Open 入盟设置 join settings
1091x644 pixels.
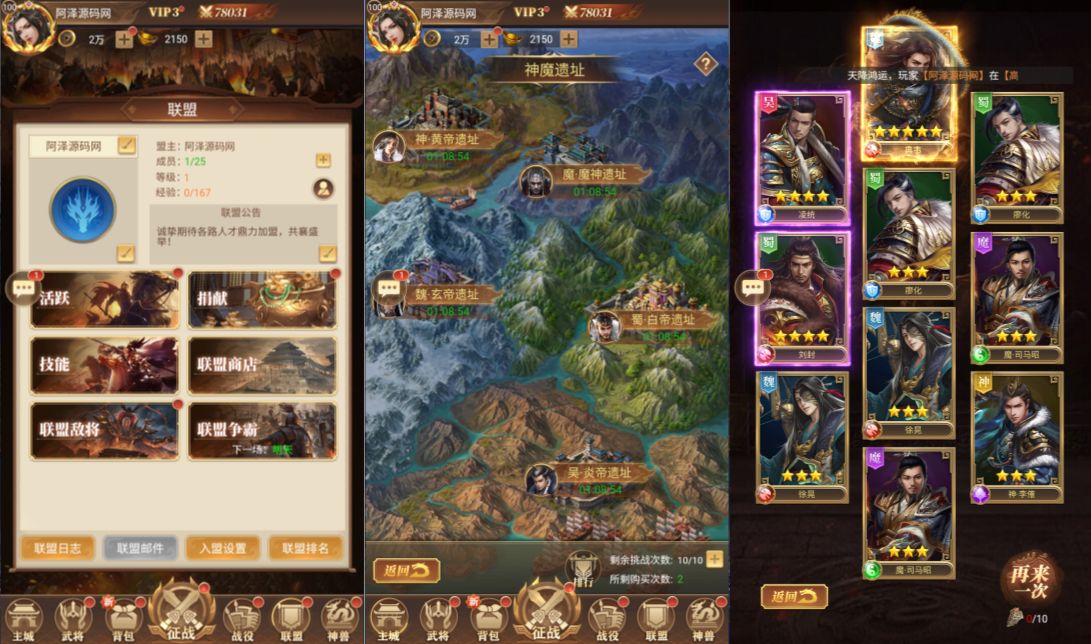coord(222,548)
